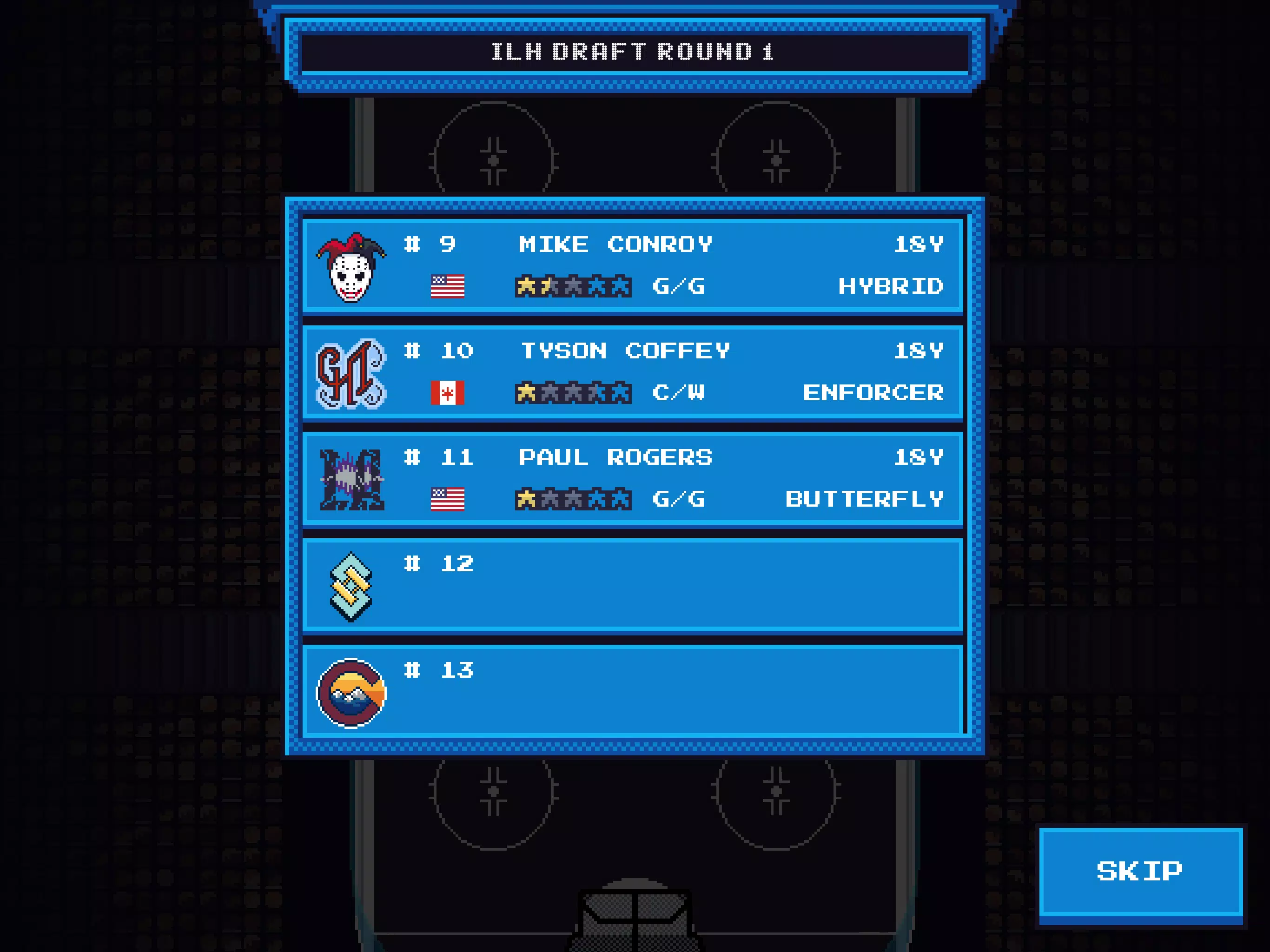Click the BUTTERFLY style label
Screen dimensions: 1270x952
[x=865, y=499]
